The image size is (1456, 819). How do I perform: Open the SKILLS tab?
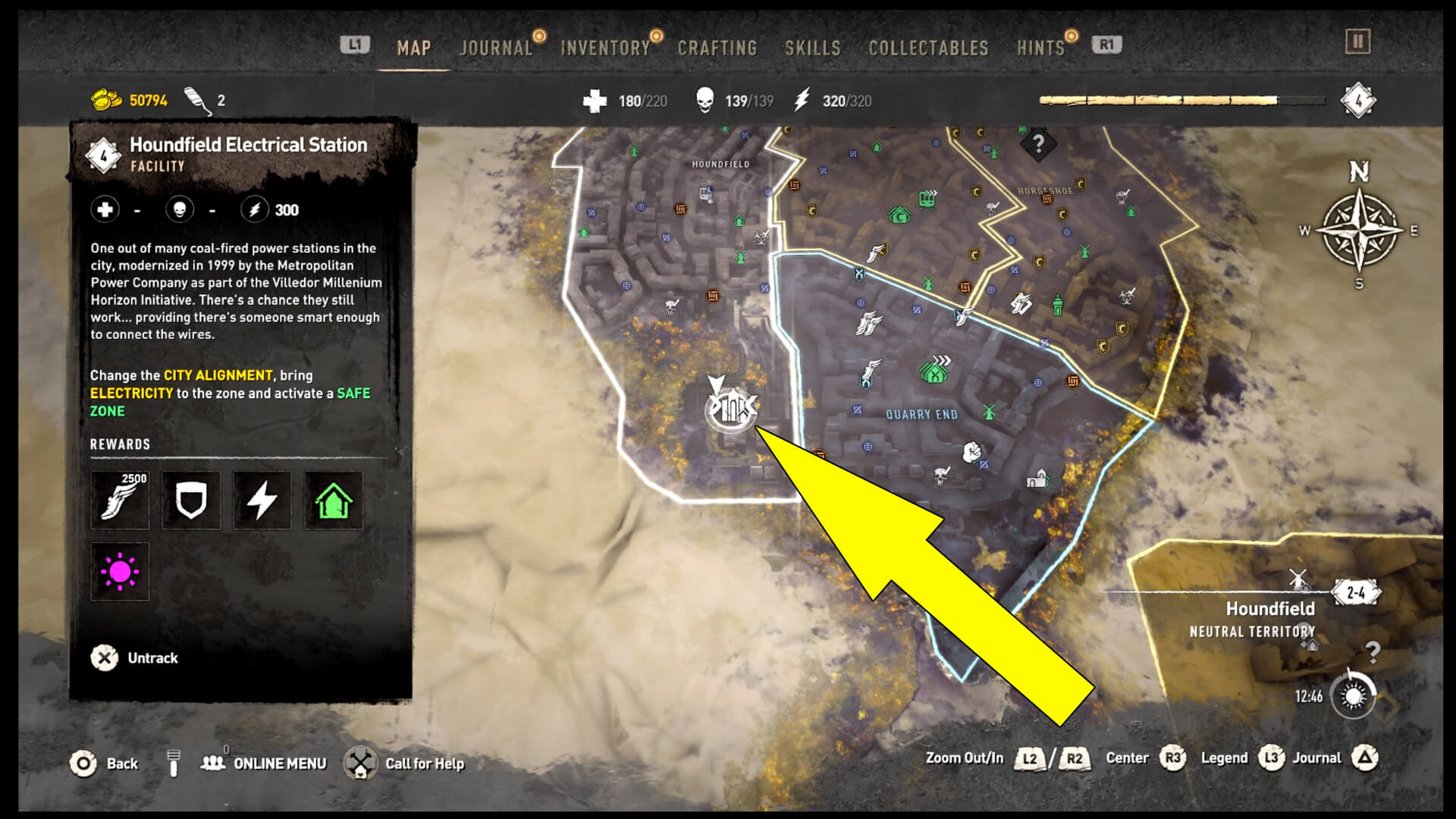coord(813,47)
